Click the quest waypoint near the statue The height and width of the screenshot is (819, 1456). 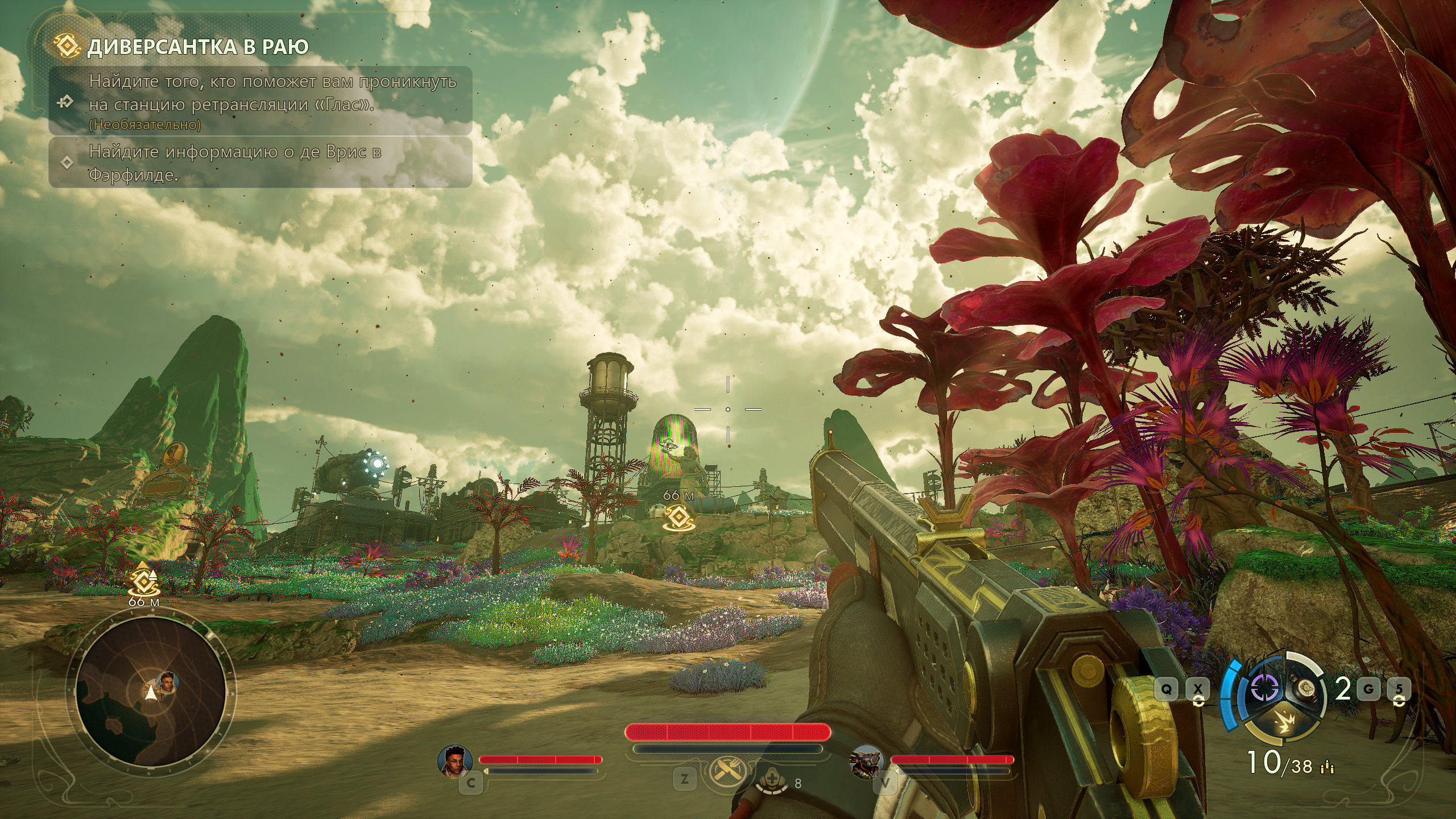tap(679, 518)
